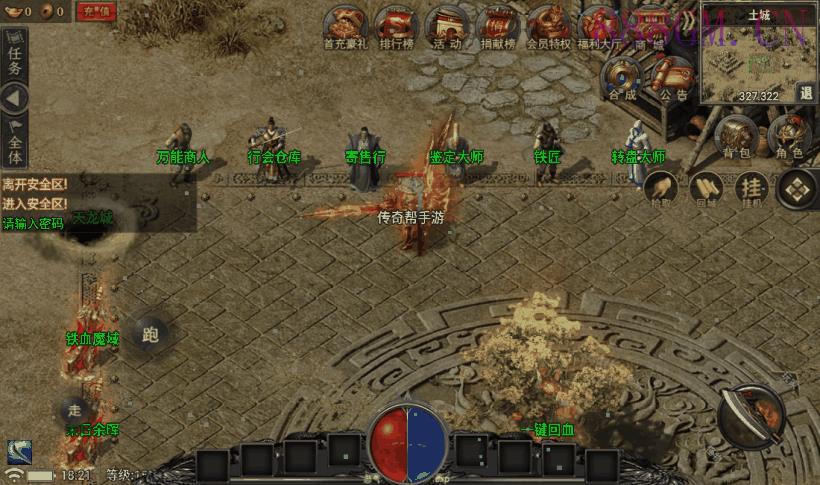Open the 活动 events menu
This screenshot has width=820, height=485.
coord(447,25)
